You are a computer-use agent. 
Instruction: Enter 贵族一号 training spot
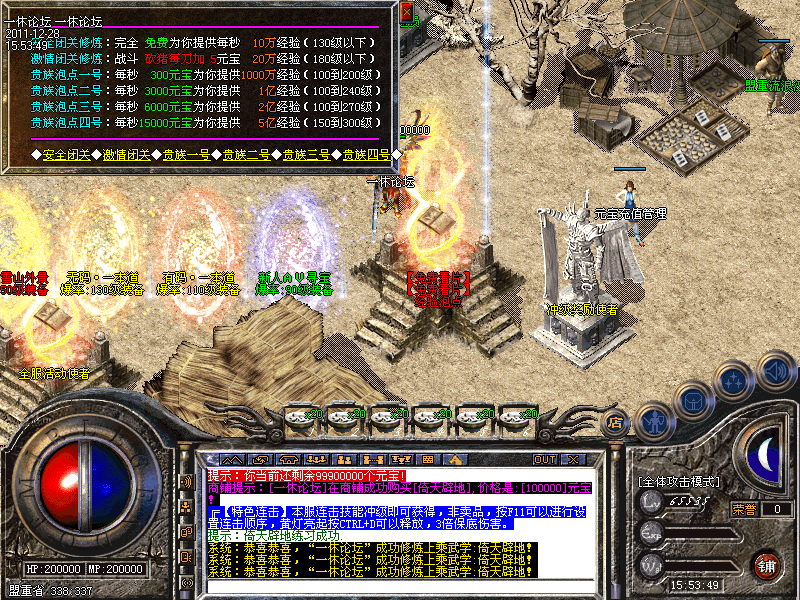pyautogui.click(x=188, y=155)
